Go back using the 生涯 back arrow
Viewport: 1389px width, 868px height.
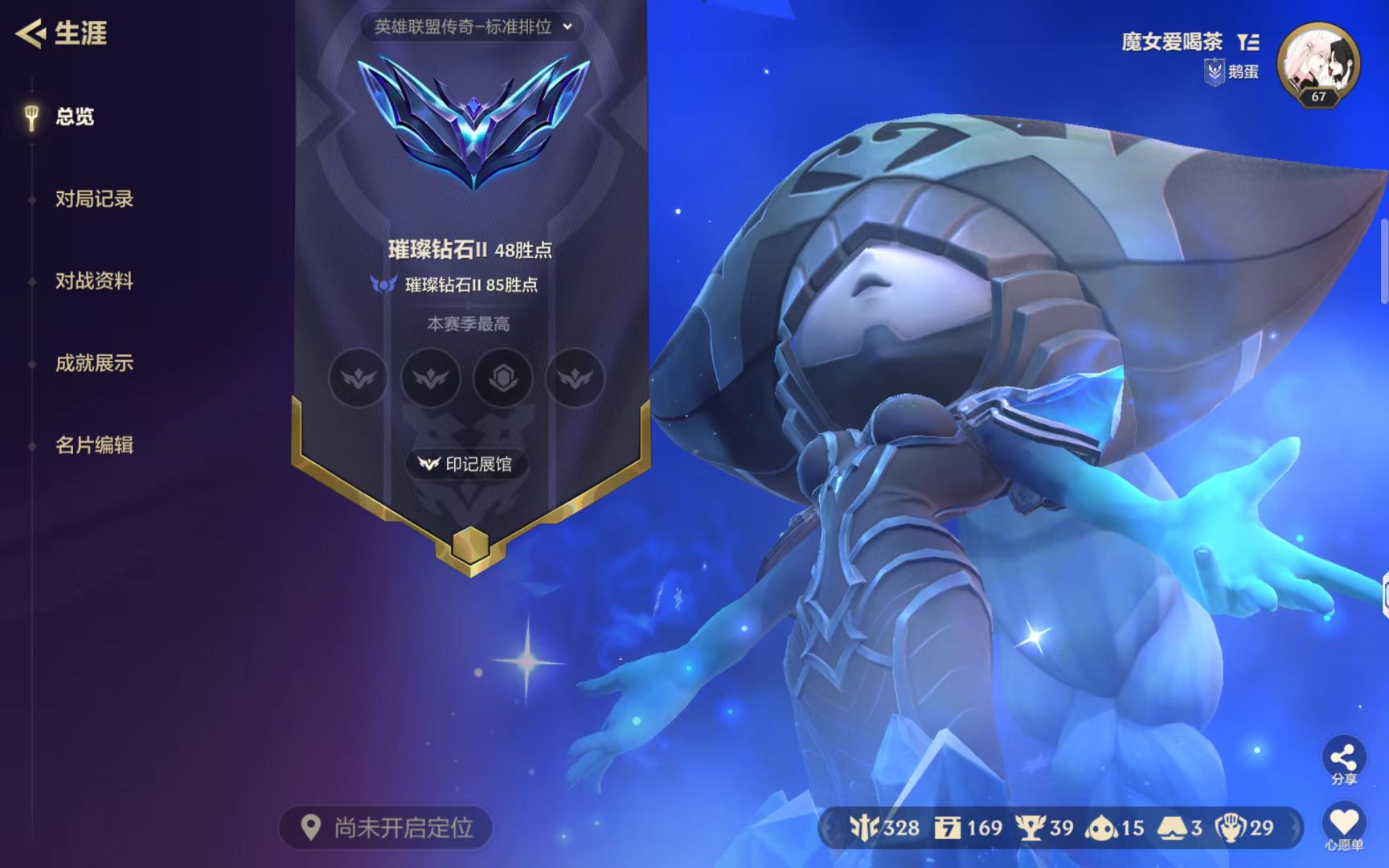tap(29, 34)
